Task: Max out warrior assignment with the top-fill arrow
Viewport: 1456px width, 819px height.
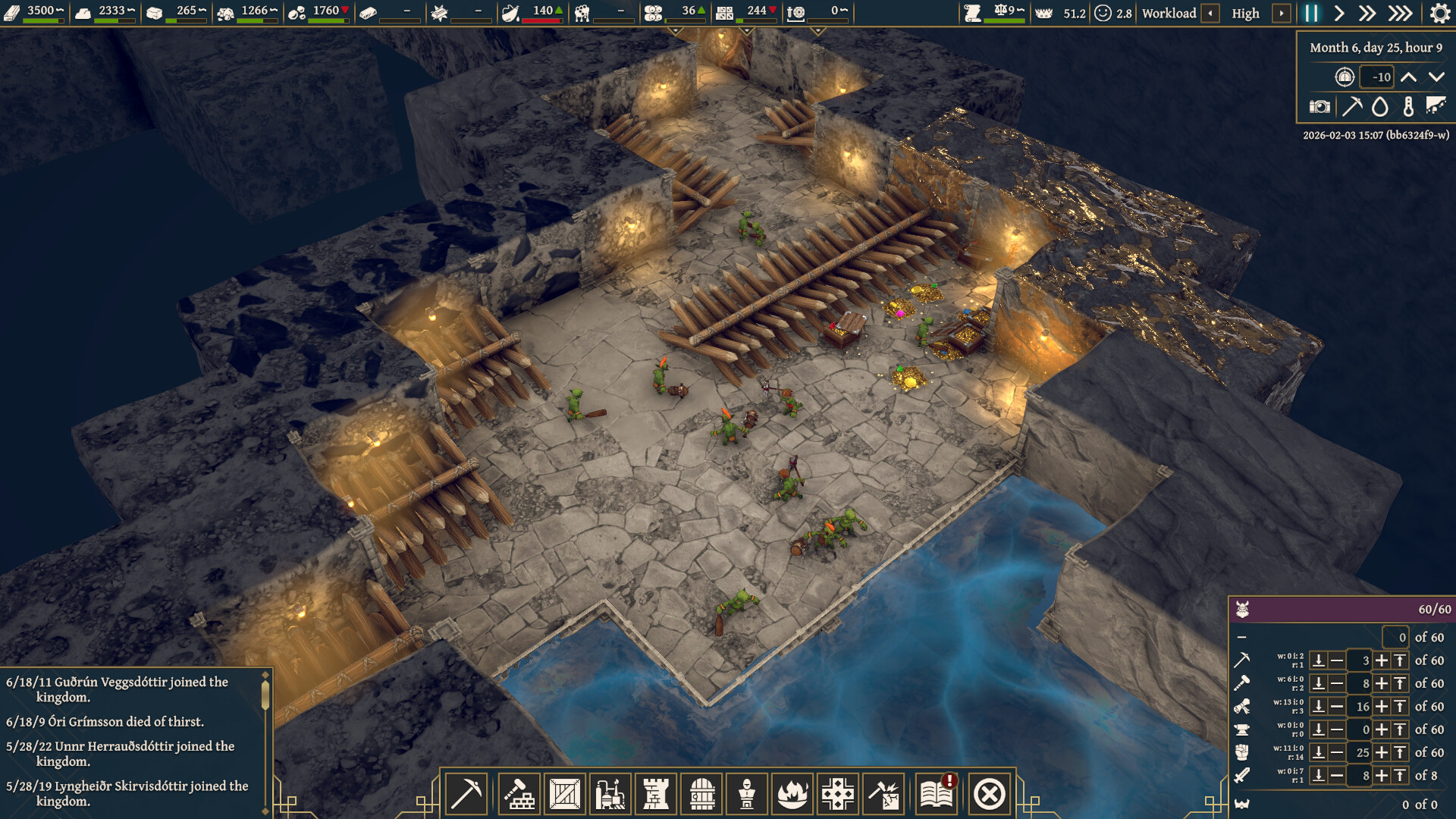Action: pyautogui.click(x=1399, y=776)
